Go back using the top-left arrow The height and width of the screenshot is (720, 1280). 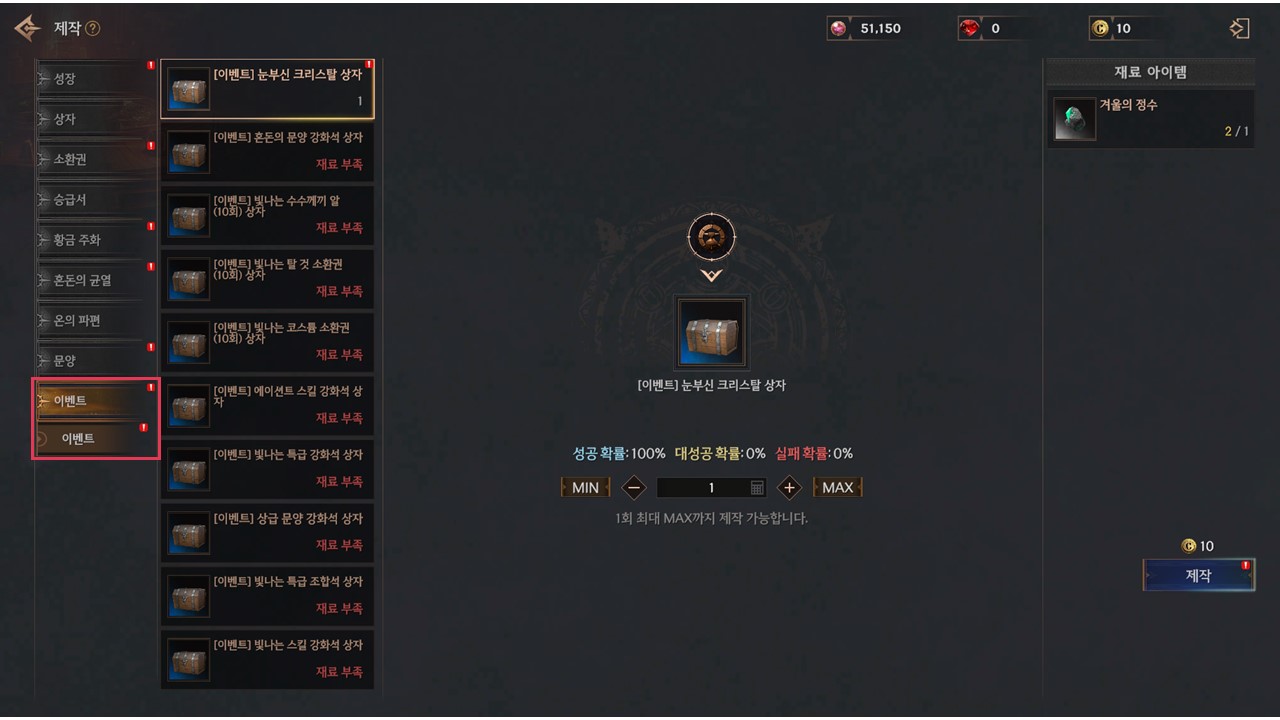27,28
